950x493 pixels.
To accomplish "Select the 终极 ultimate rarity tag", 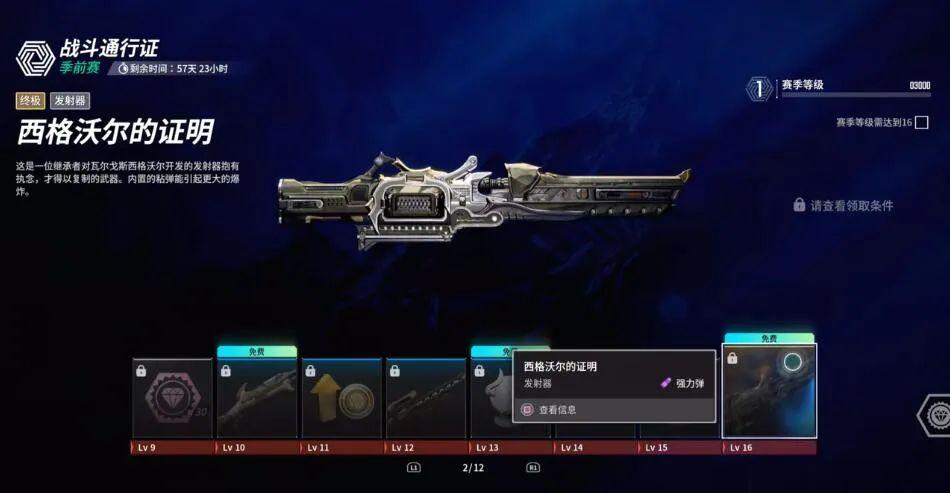I will (30, 100).
